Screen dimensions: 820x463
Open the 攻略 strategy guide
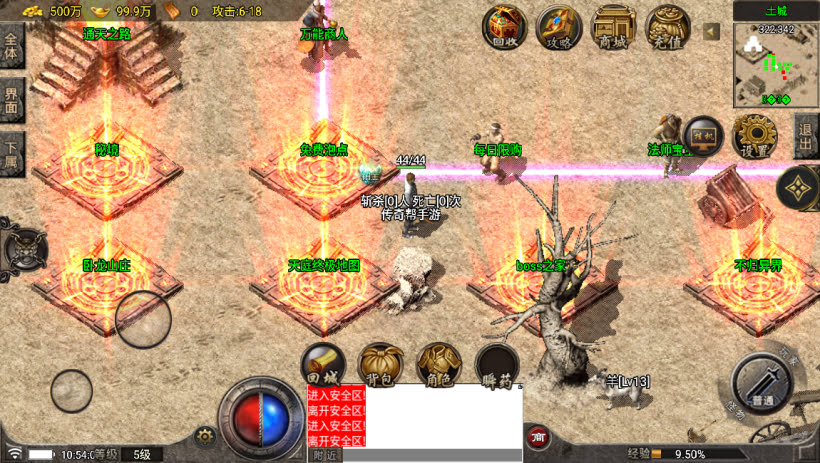point(559,27)
